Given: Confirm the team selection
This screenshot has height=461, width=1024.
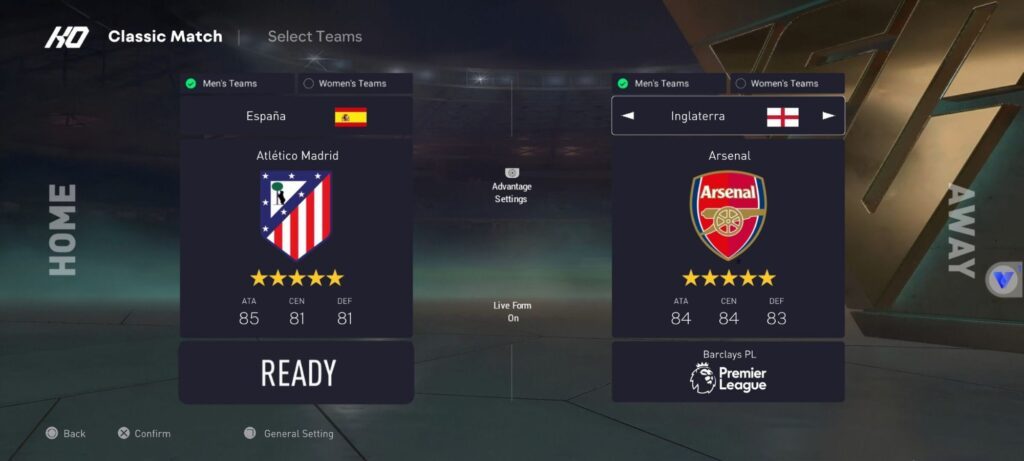Looking at the screenshot, I should 144,434.
